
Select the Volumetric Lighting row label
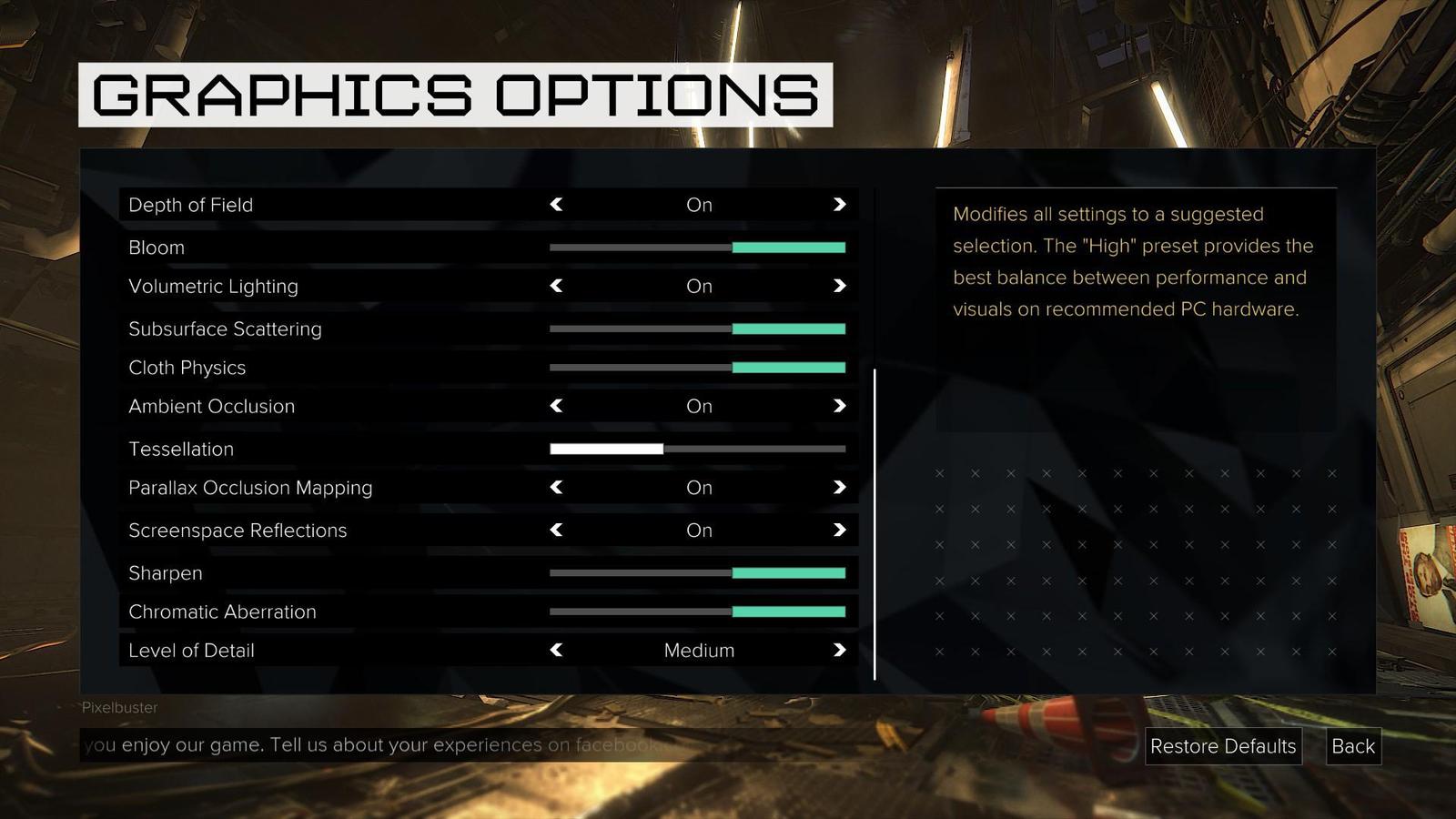214,286
